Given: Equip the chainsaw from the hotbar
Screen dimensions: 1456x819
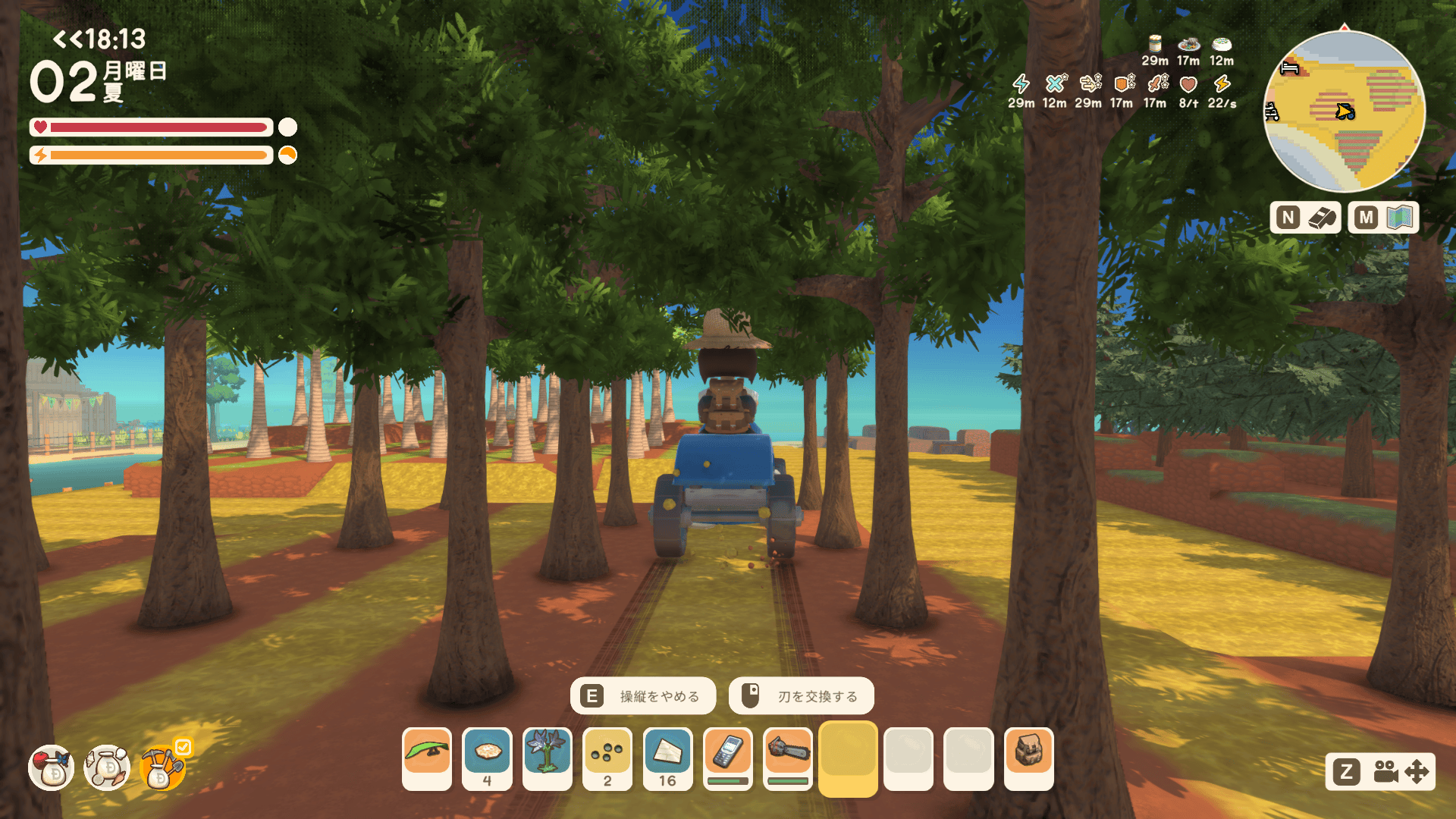Looking at the screenshot, I should pyautogui.click(x=788, y=758).
